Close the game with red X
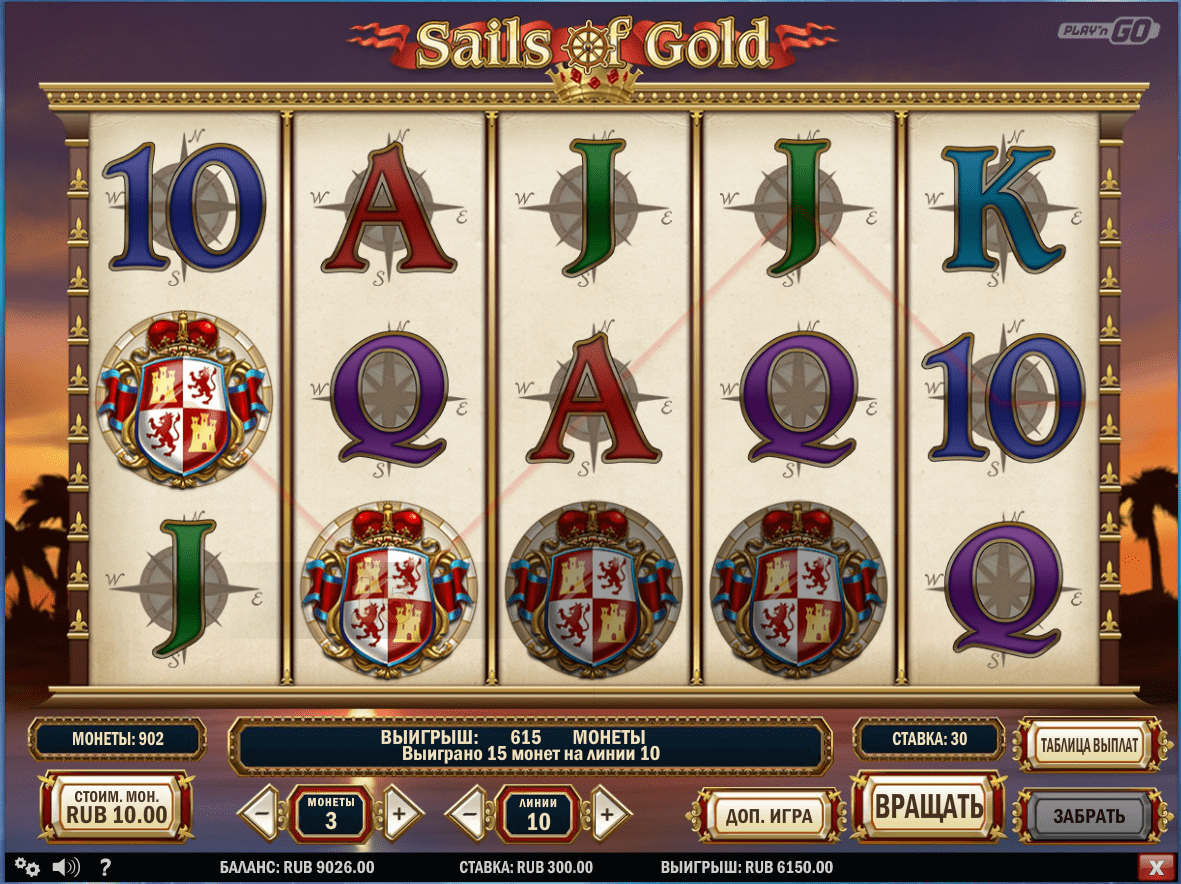 pos(1156,867)
